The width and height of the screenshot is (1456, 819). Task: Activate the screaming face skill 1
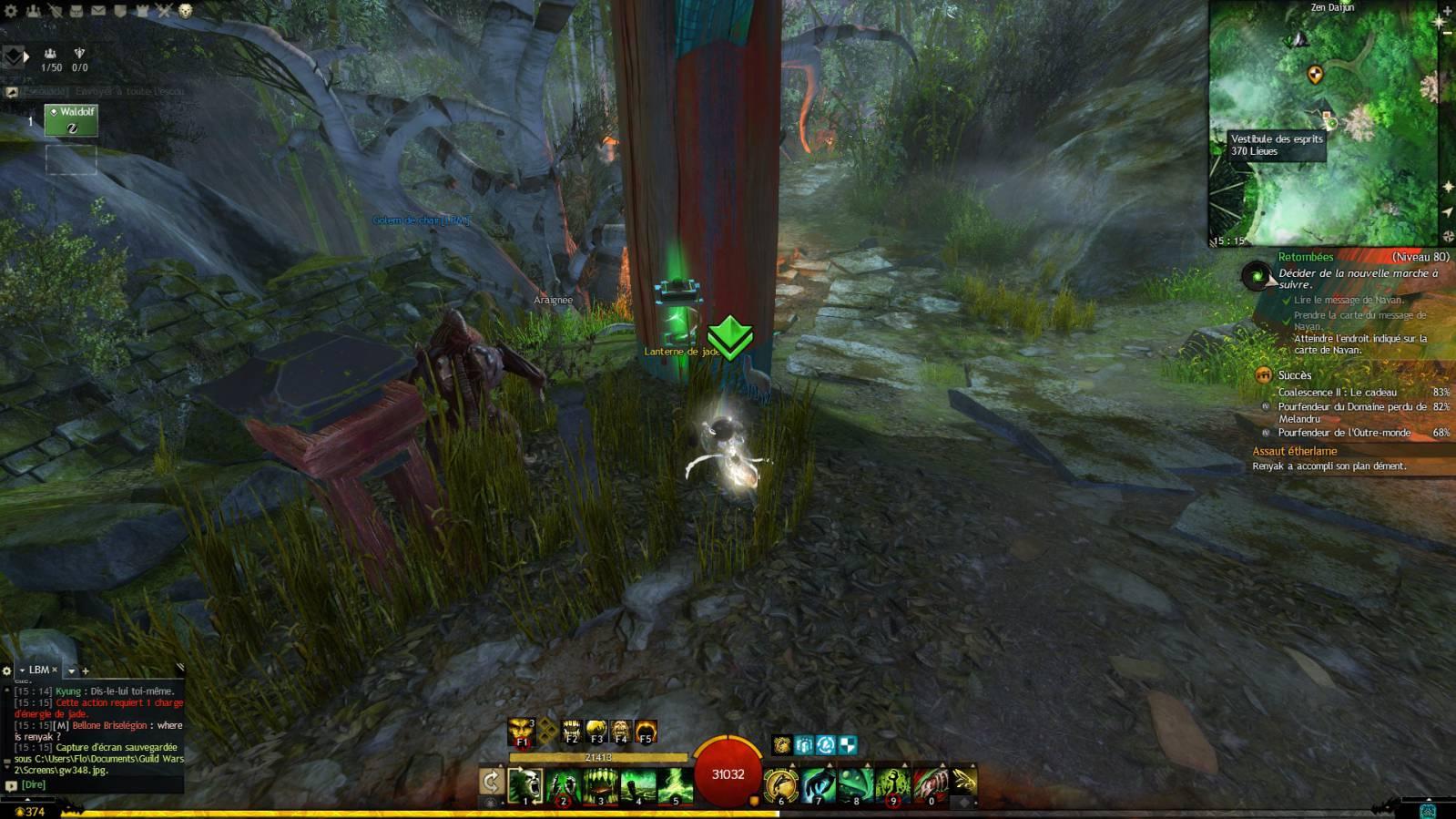pyautogui.click(x=525, y=784)
